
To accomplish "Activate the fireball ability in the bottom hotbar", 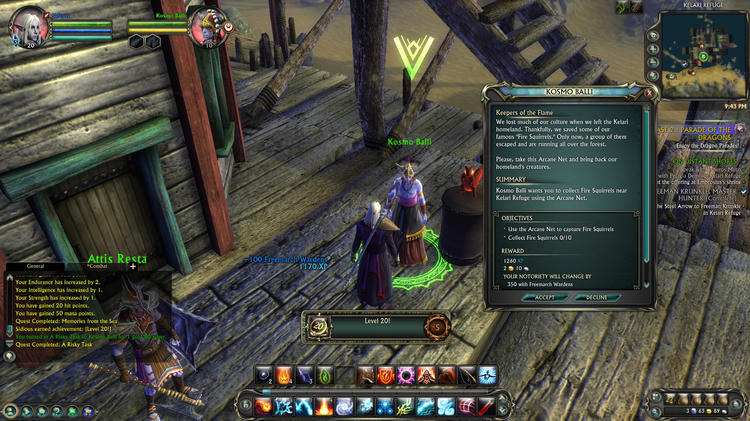I will [265, 406].
